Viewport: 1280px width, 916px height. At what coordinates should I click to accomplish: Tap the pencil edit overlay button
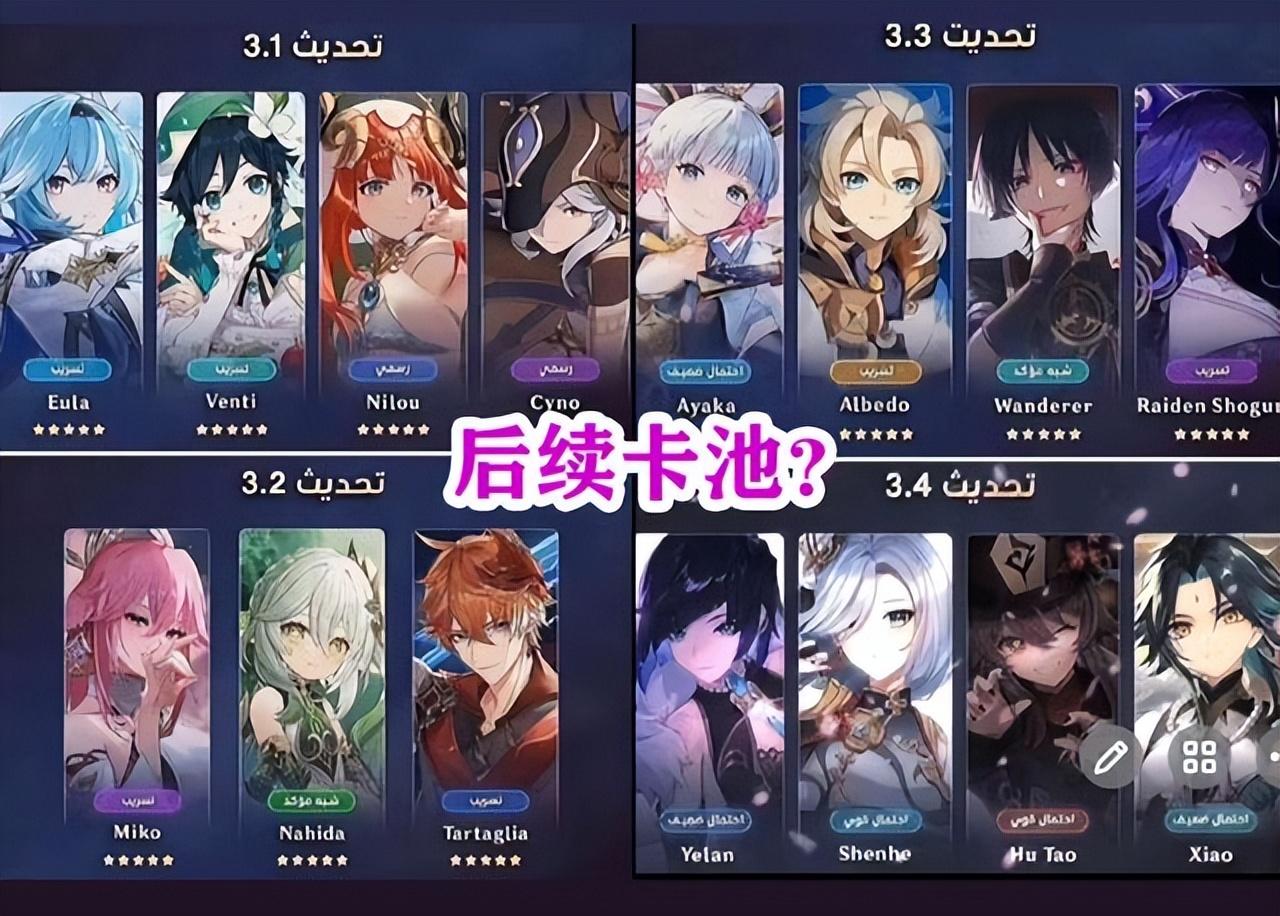coord(1110,757)
